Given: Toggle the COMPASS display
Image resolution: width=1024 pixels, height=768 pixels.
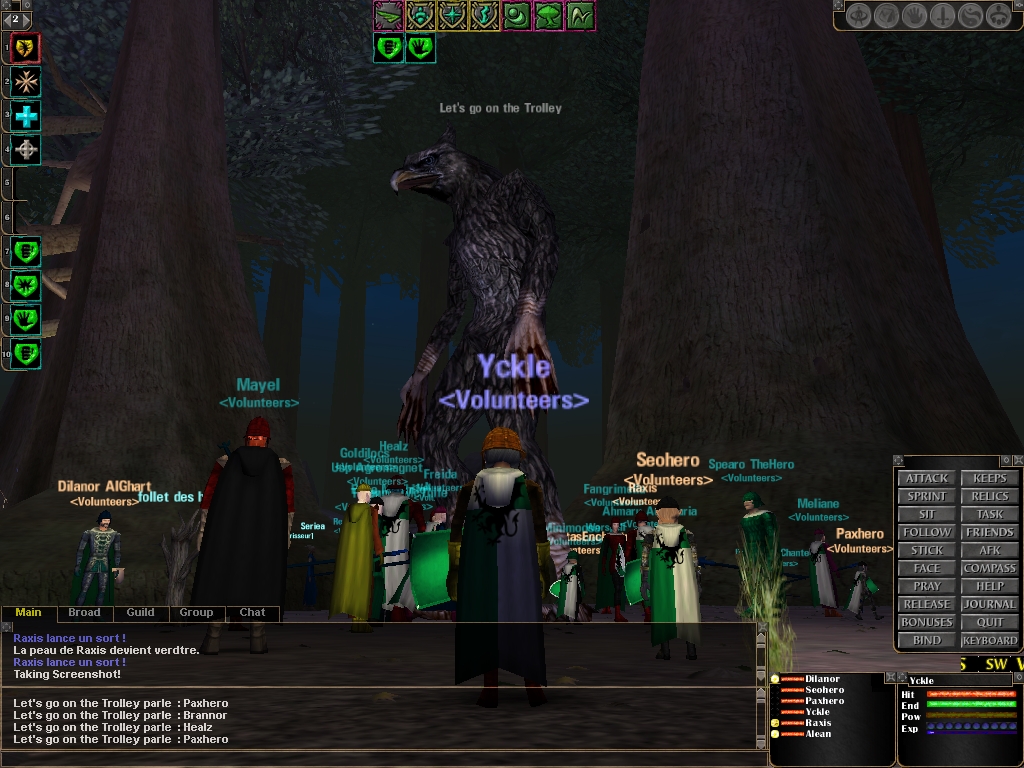Looking at the screenshot, I should (989, 568).
